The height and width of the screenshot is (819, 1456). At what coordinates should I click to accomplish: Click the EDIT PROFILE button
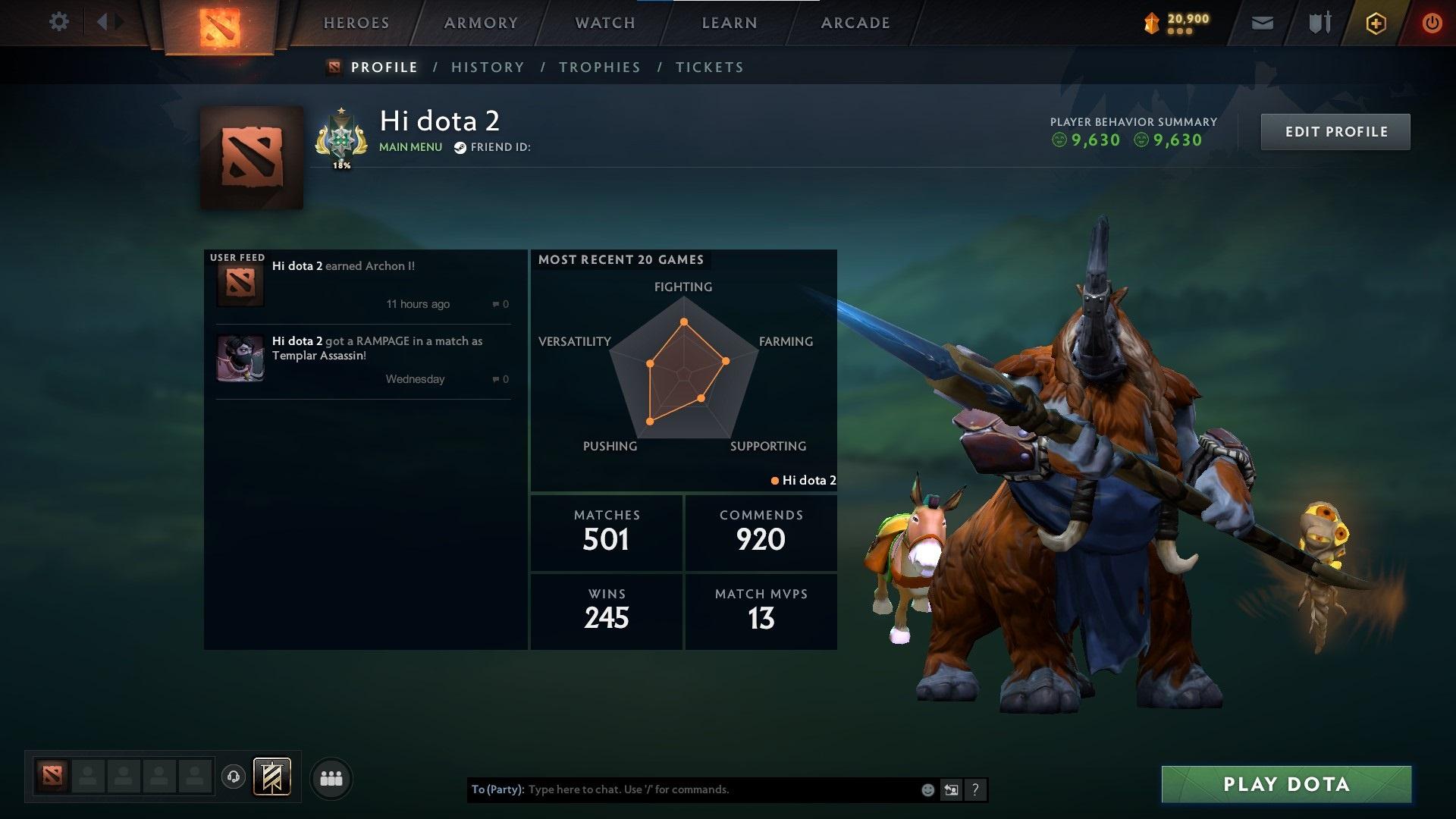point(1335,131)
